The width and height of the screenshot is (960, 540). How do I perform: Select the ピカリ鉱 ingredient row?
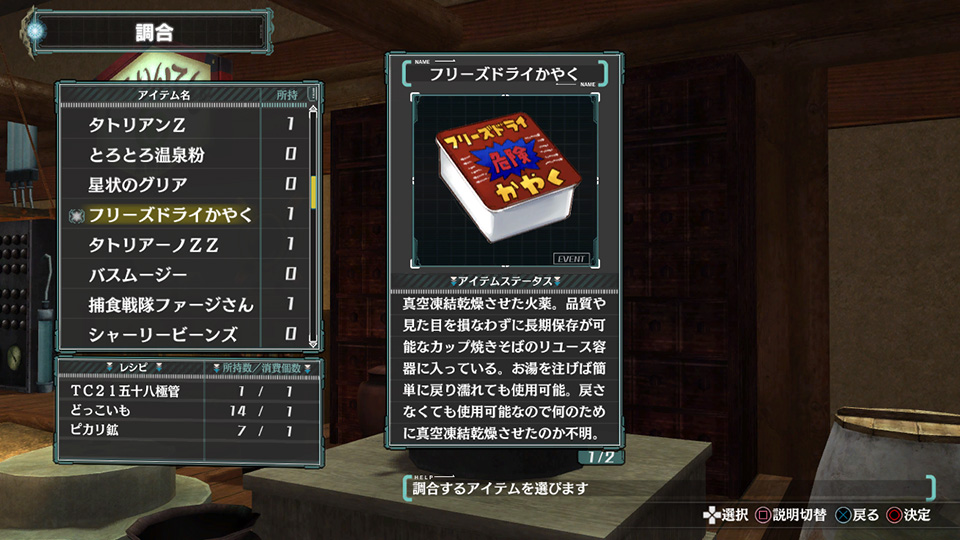pyautogui.click(x=190, y=429)
